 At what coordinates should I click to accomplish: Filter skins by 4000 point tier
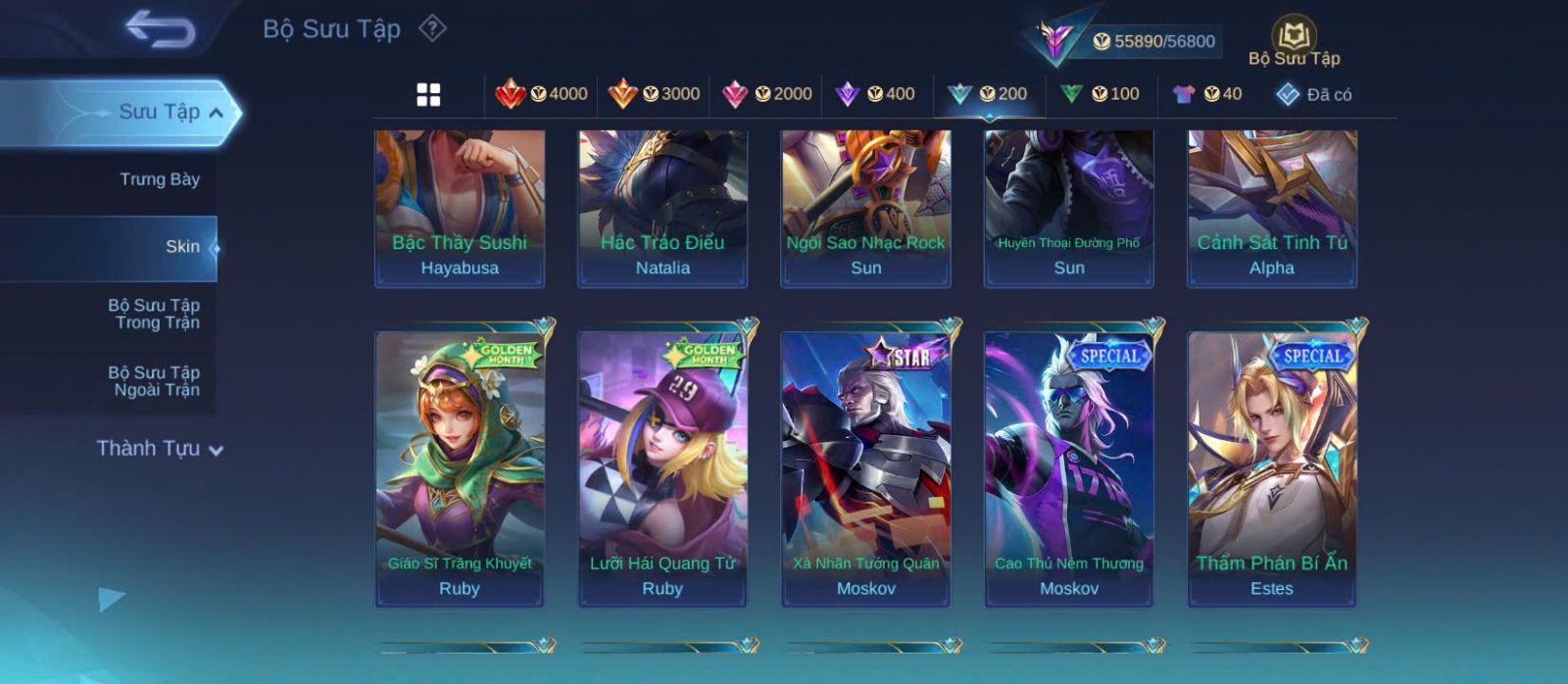point(541,94)
